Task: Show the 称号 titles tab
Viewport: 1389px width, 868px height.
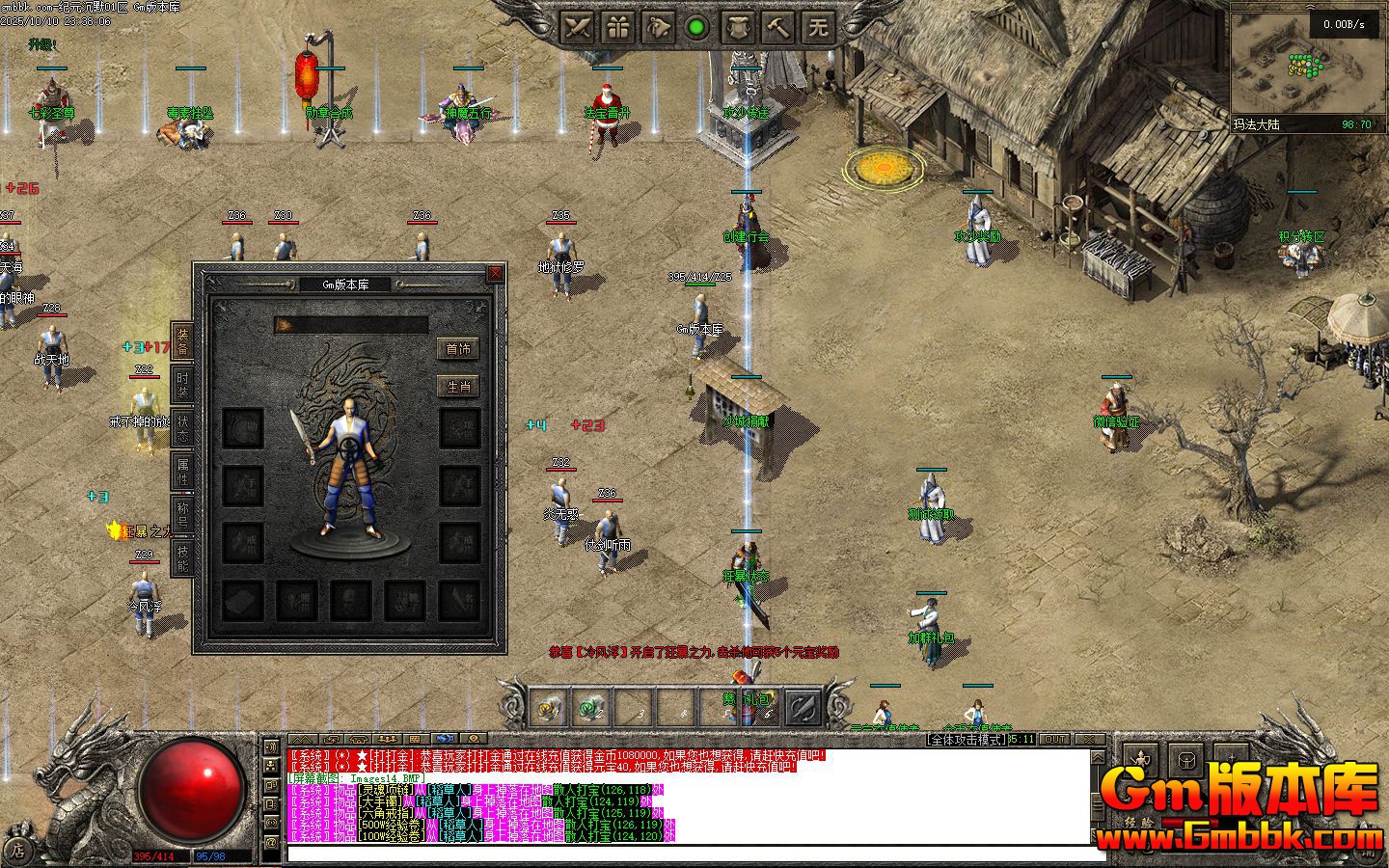Action: (182, 514)
